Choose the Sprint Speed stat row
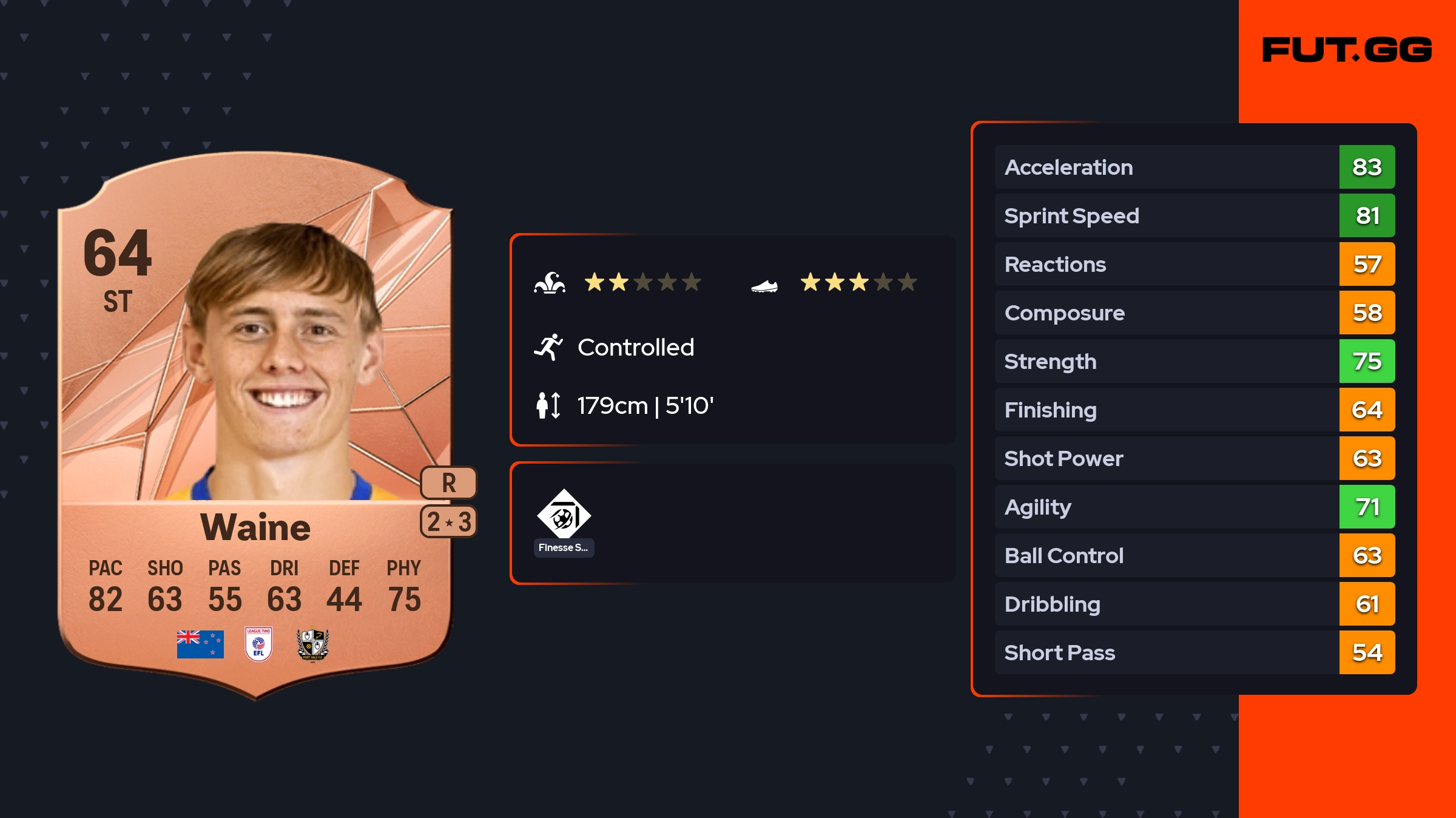The width and height of the screenshot is (1456, 818). [1194, 215]
